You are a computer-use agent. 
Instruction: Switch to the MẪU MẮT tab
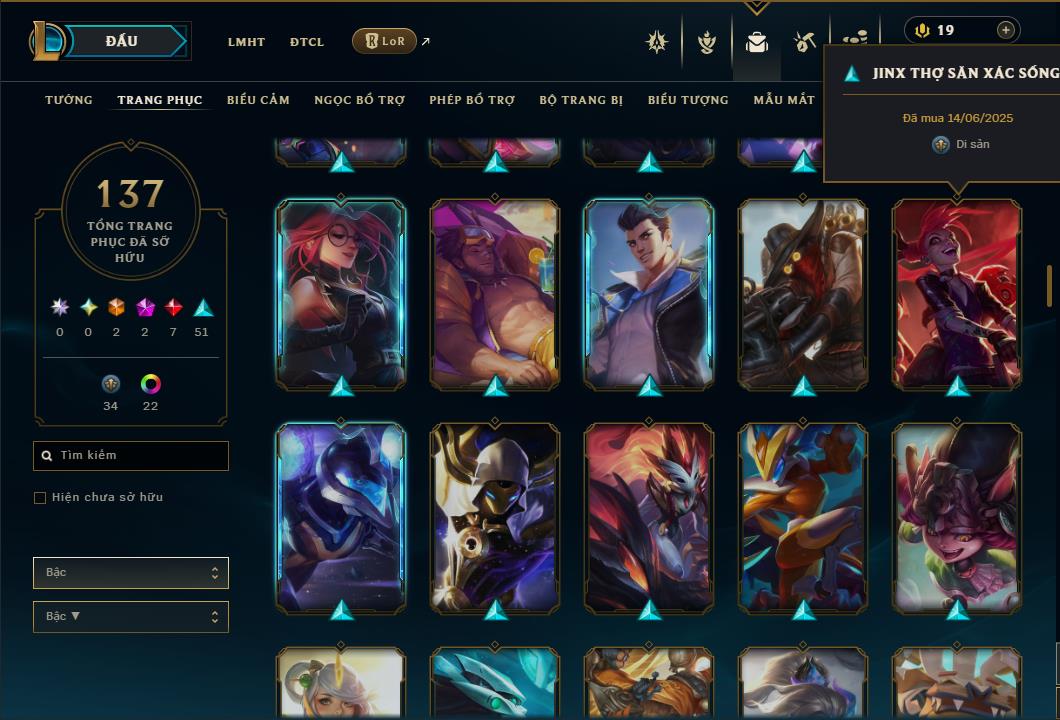click(784, 100)
